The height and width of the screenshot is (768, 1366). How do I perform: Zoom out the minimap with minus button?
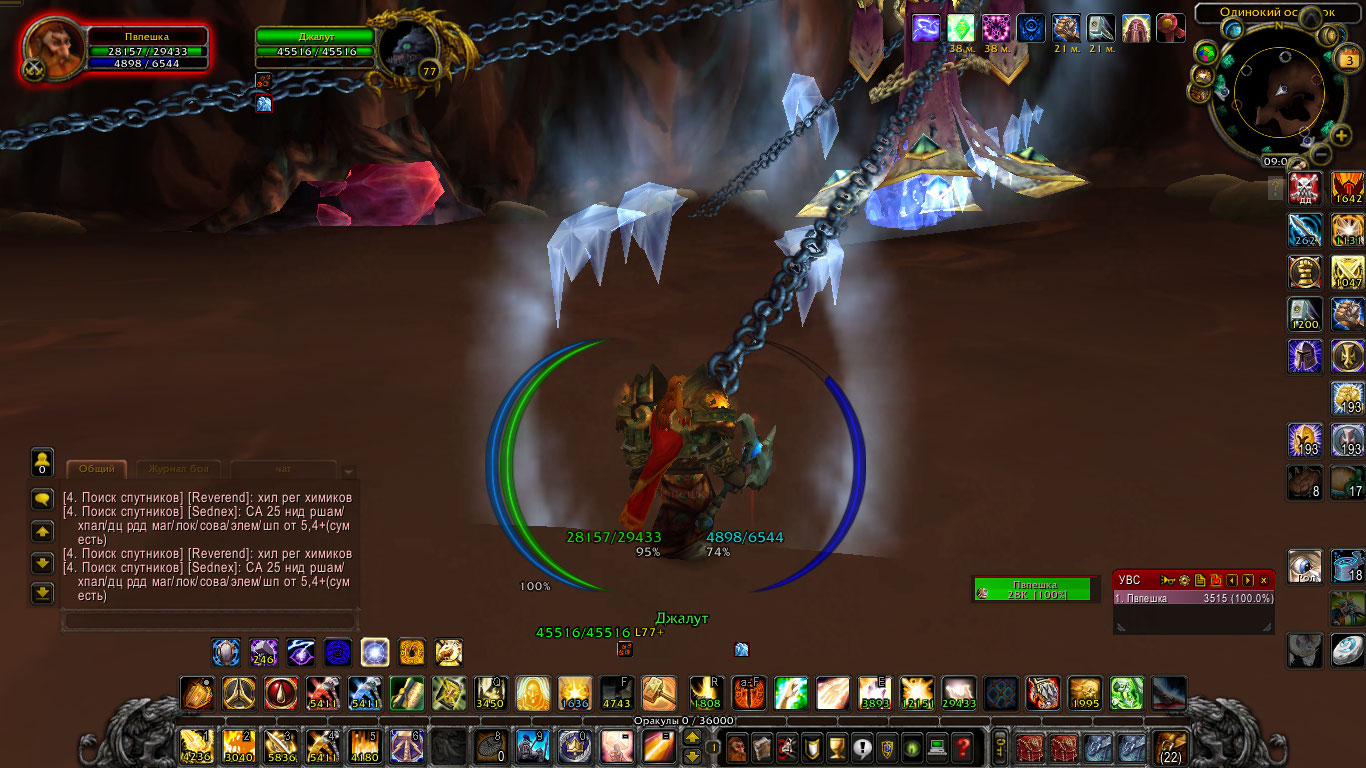click(1320, 154)
